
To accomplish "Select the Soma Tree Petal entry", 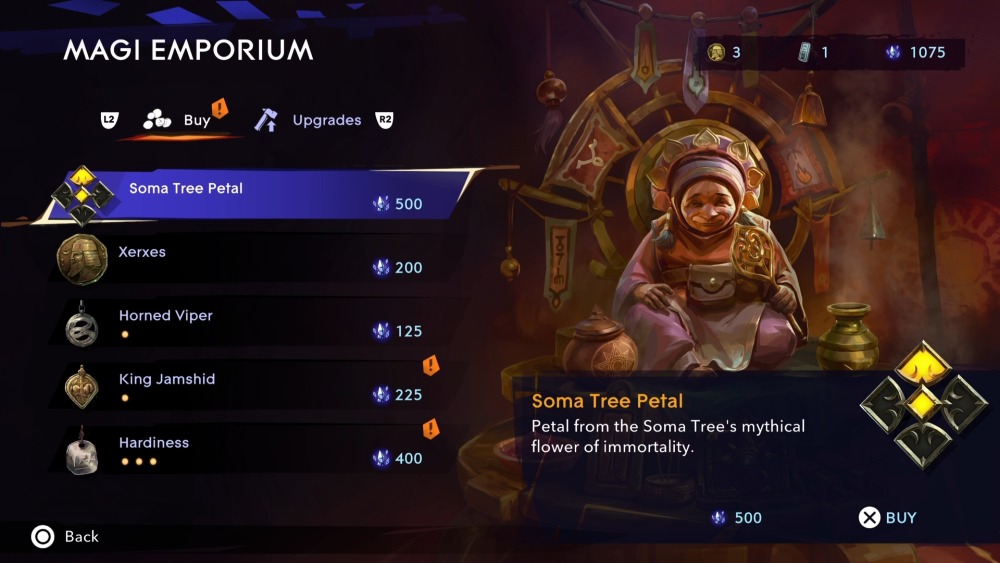I will (x=250, y=195).
